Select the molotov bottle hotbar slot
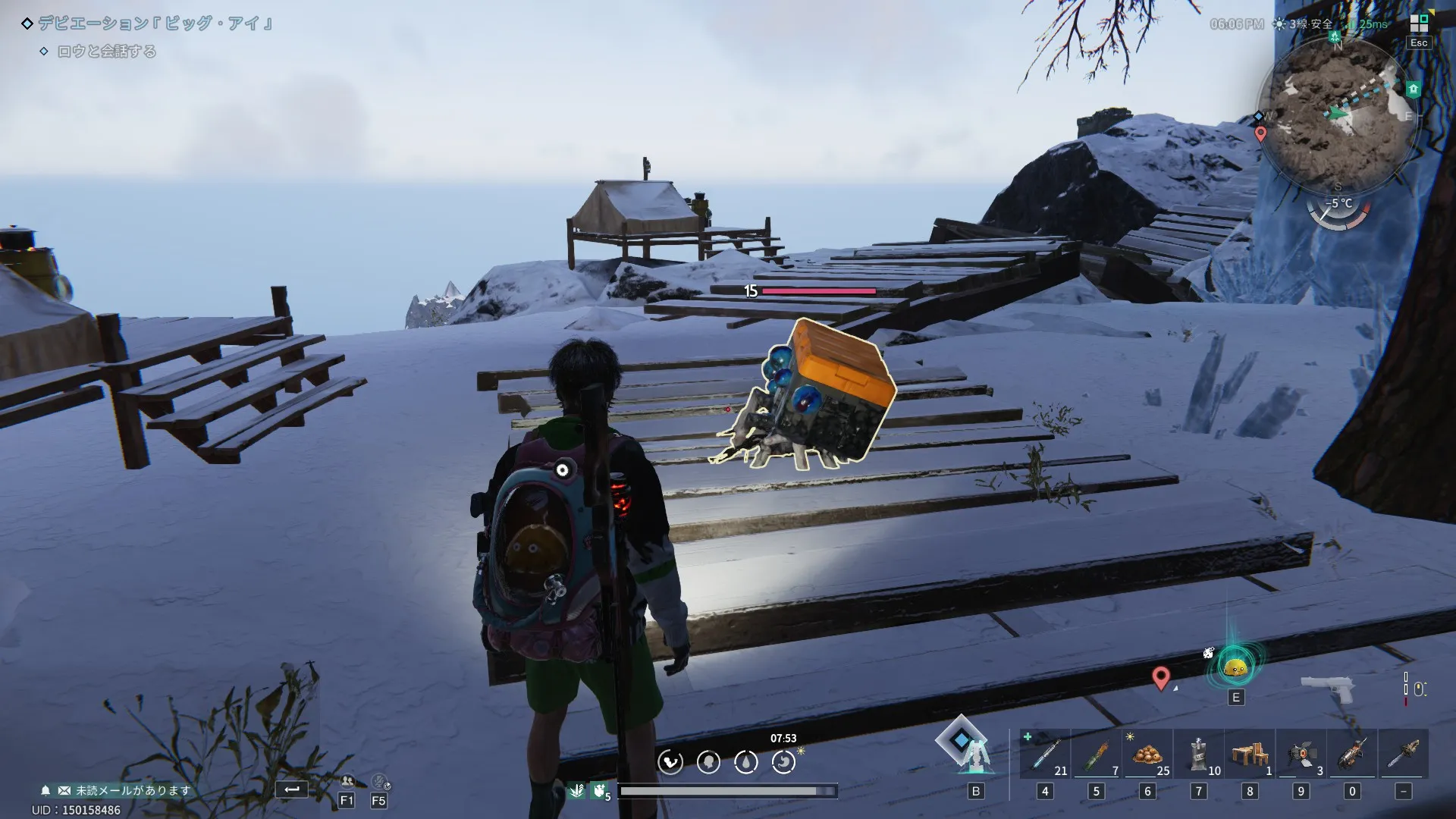The width and height of the screenshot is (1456, 819). [x=1096, y=754]
